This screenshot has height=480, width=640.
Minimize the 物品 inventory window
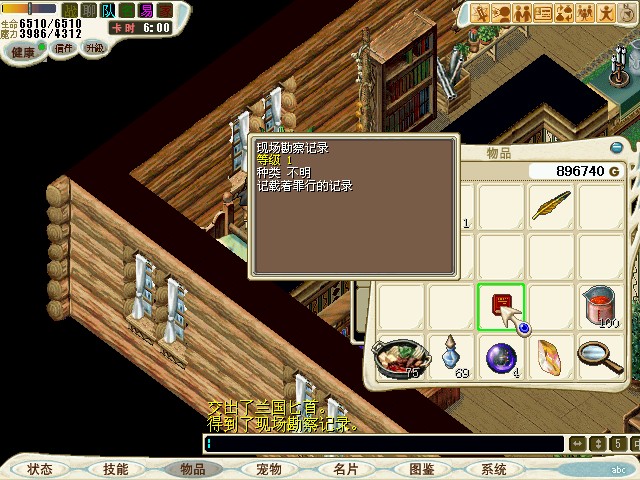click(617, 148)
